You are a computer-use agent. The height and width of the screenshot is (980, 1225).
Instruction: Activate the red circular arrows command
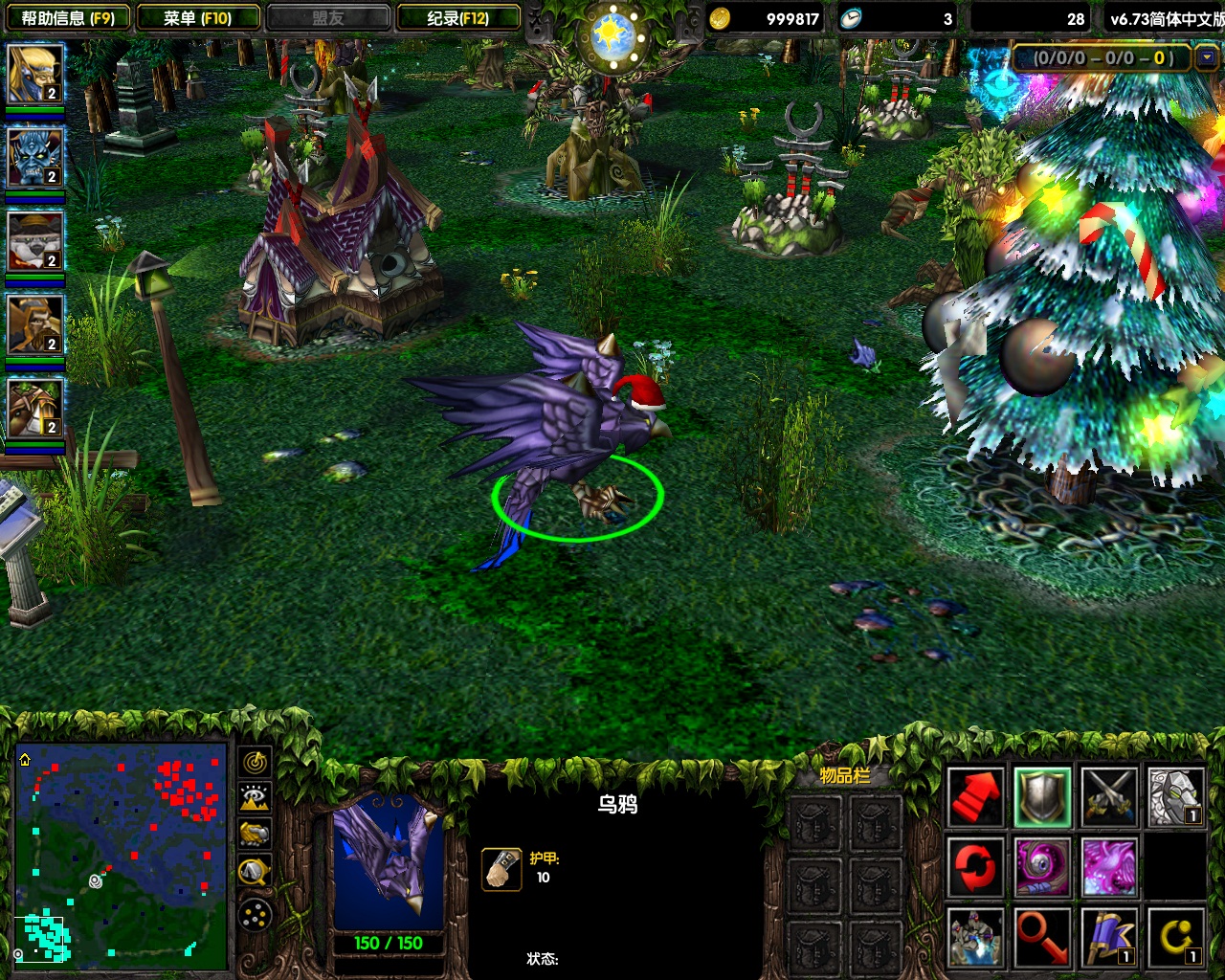coord(975,867)
